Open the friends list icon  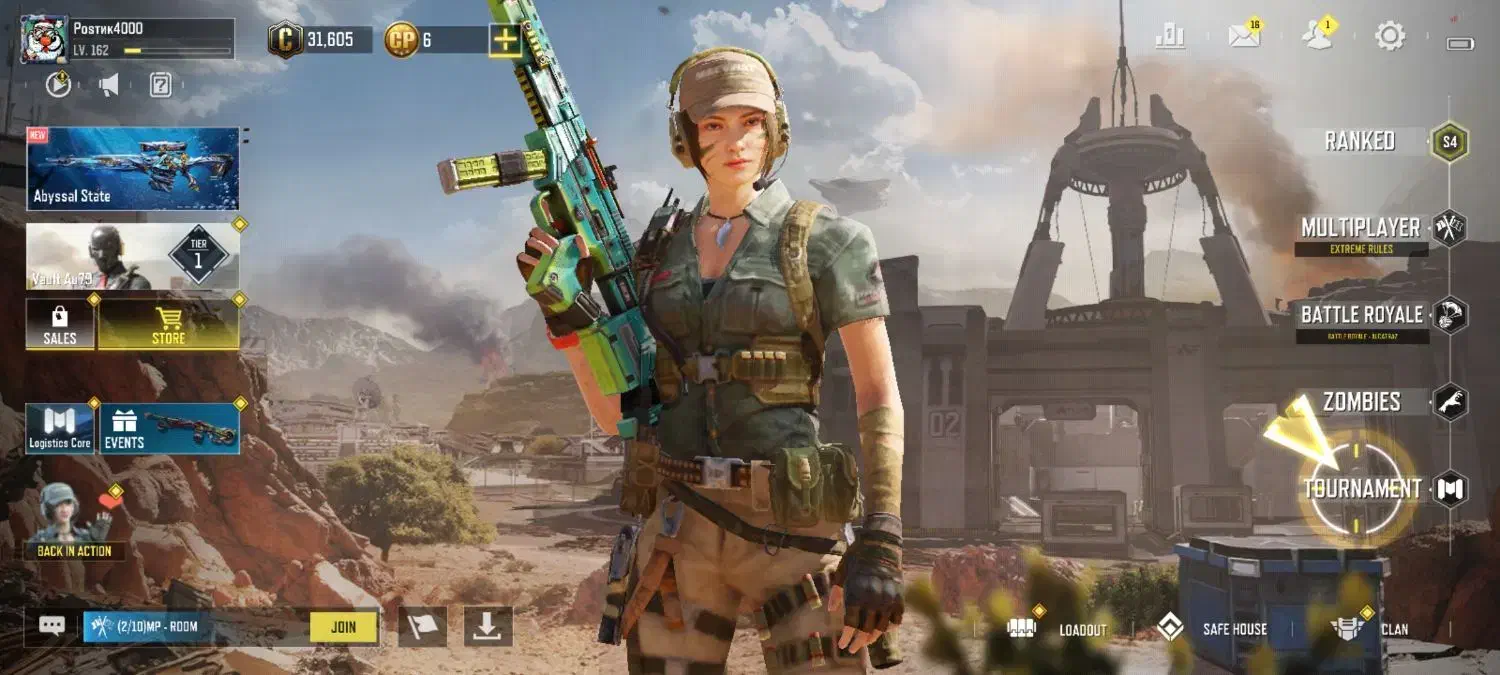(x=1317, y=36)
